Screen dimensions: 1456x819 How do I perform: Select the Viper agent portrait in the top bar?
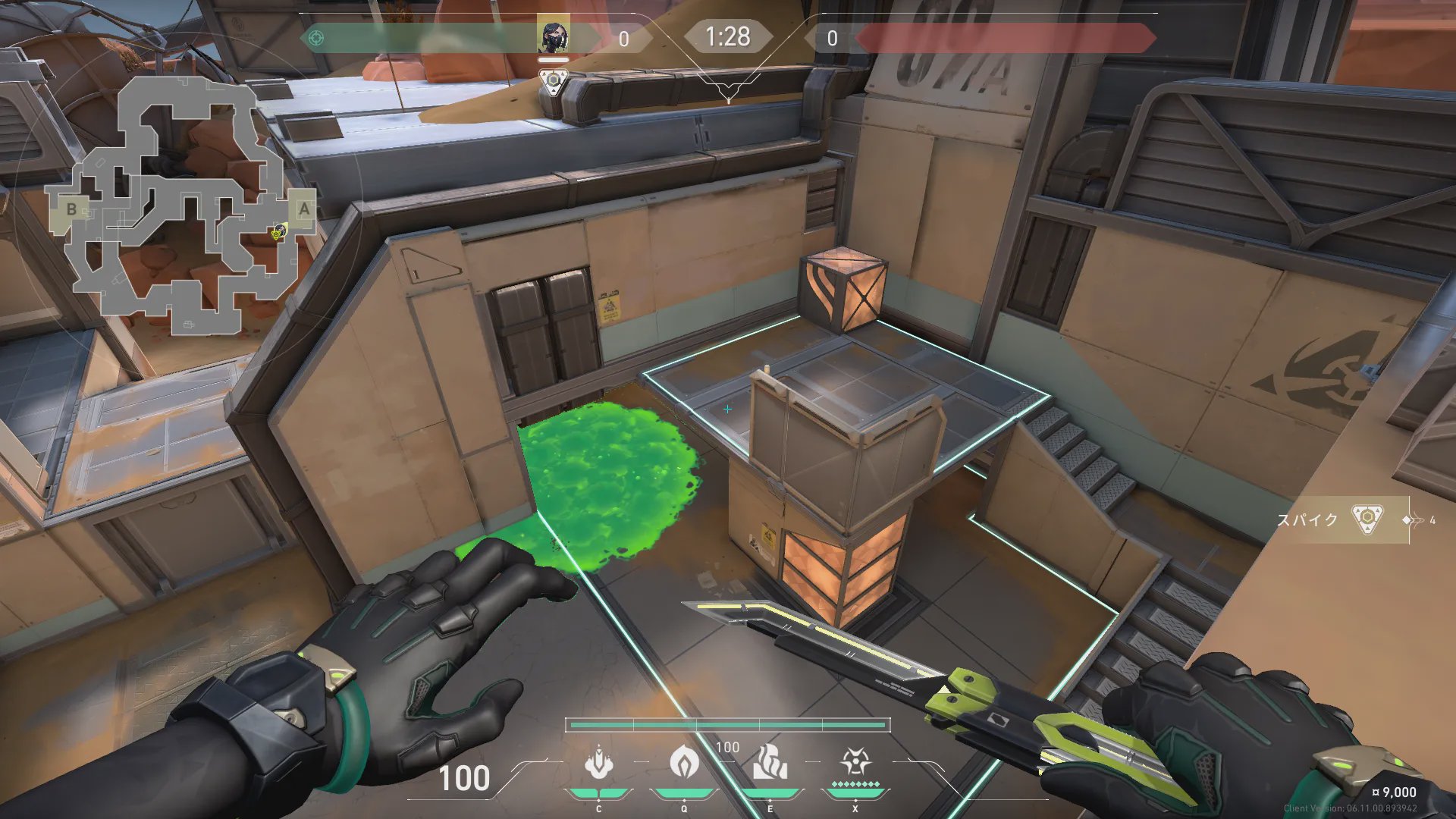(x=553, y=36)
